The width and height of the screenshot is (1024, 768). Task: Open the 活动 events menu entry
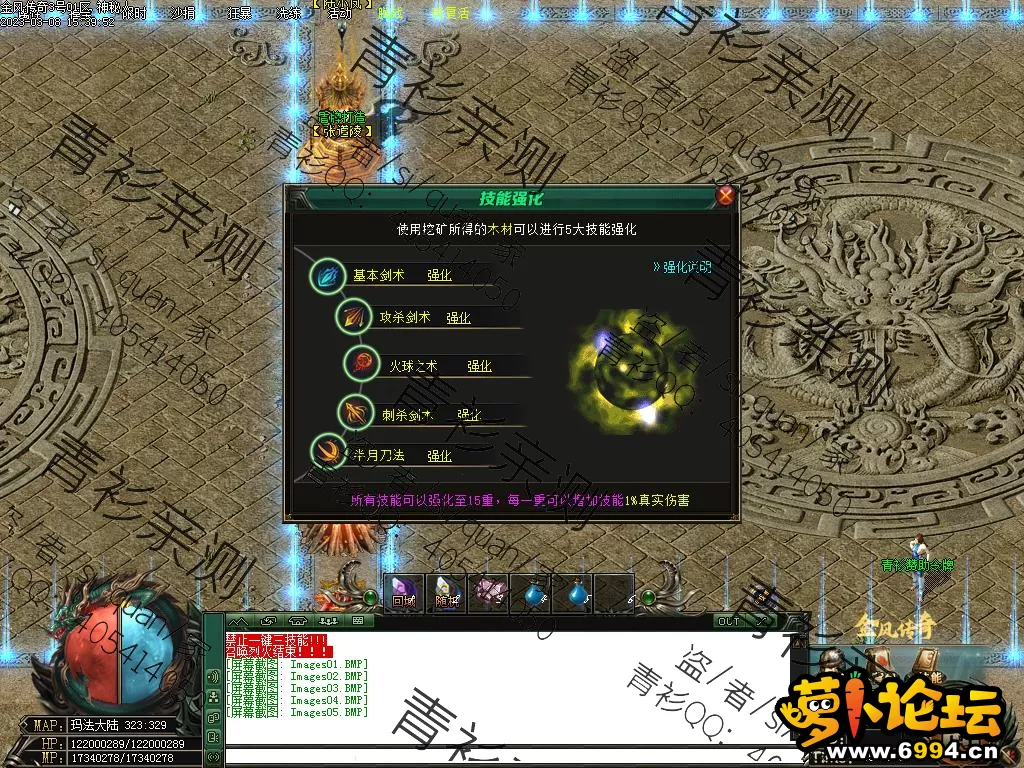click(340, 14)
